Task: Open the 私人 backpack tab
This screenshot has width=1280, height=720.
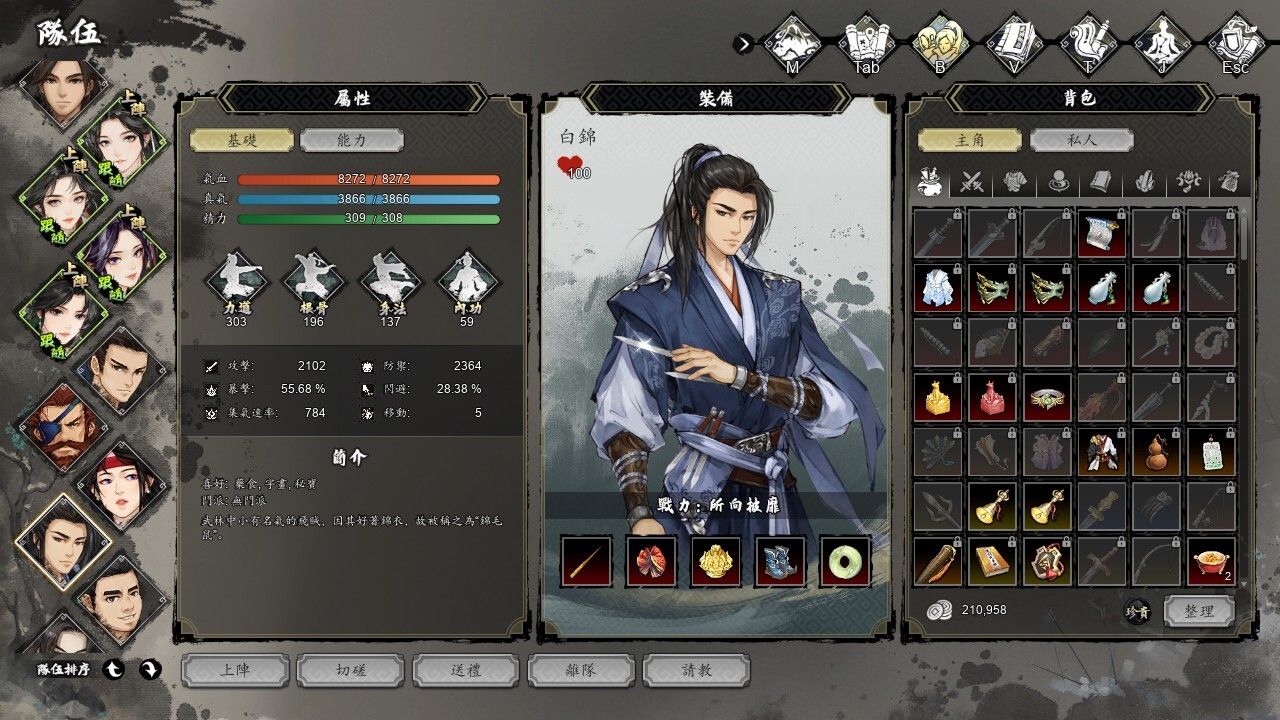Action: (x=1081, y=141)
